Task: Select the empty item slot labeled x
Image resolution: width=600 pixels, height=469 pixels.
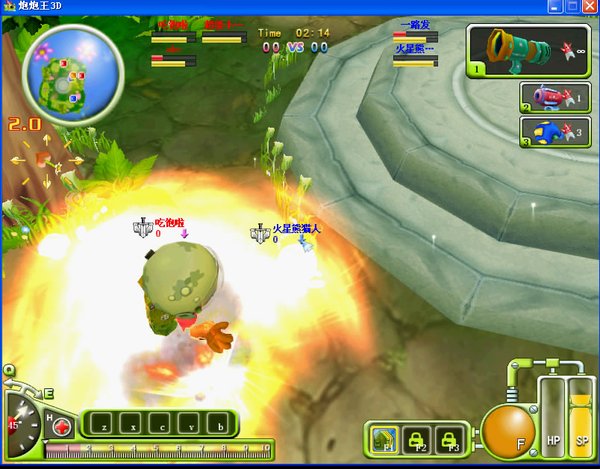Action: tap(131, 424)
